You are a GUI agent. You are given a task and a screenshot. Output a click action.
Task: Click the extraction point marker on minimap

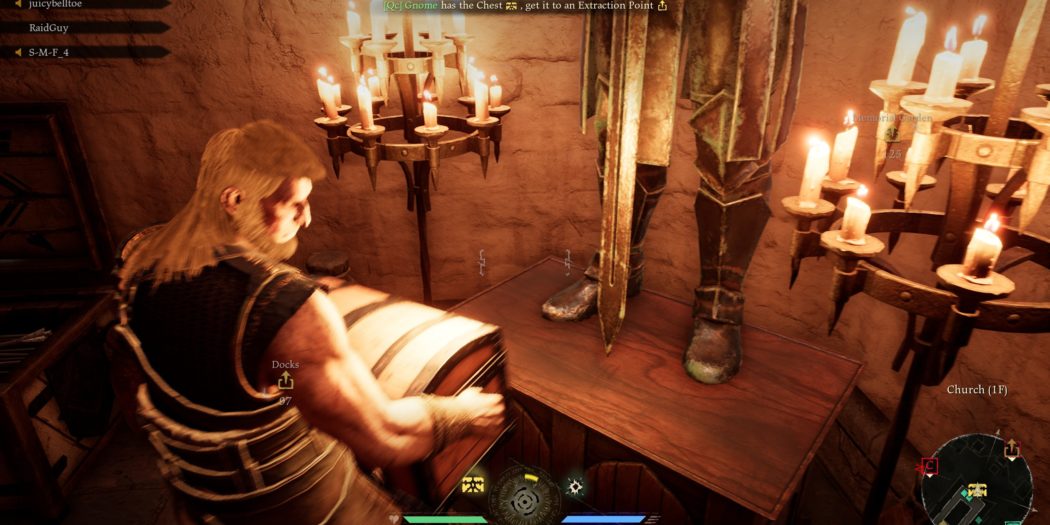point(1011,450)
